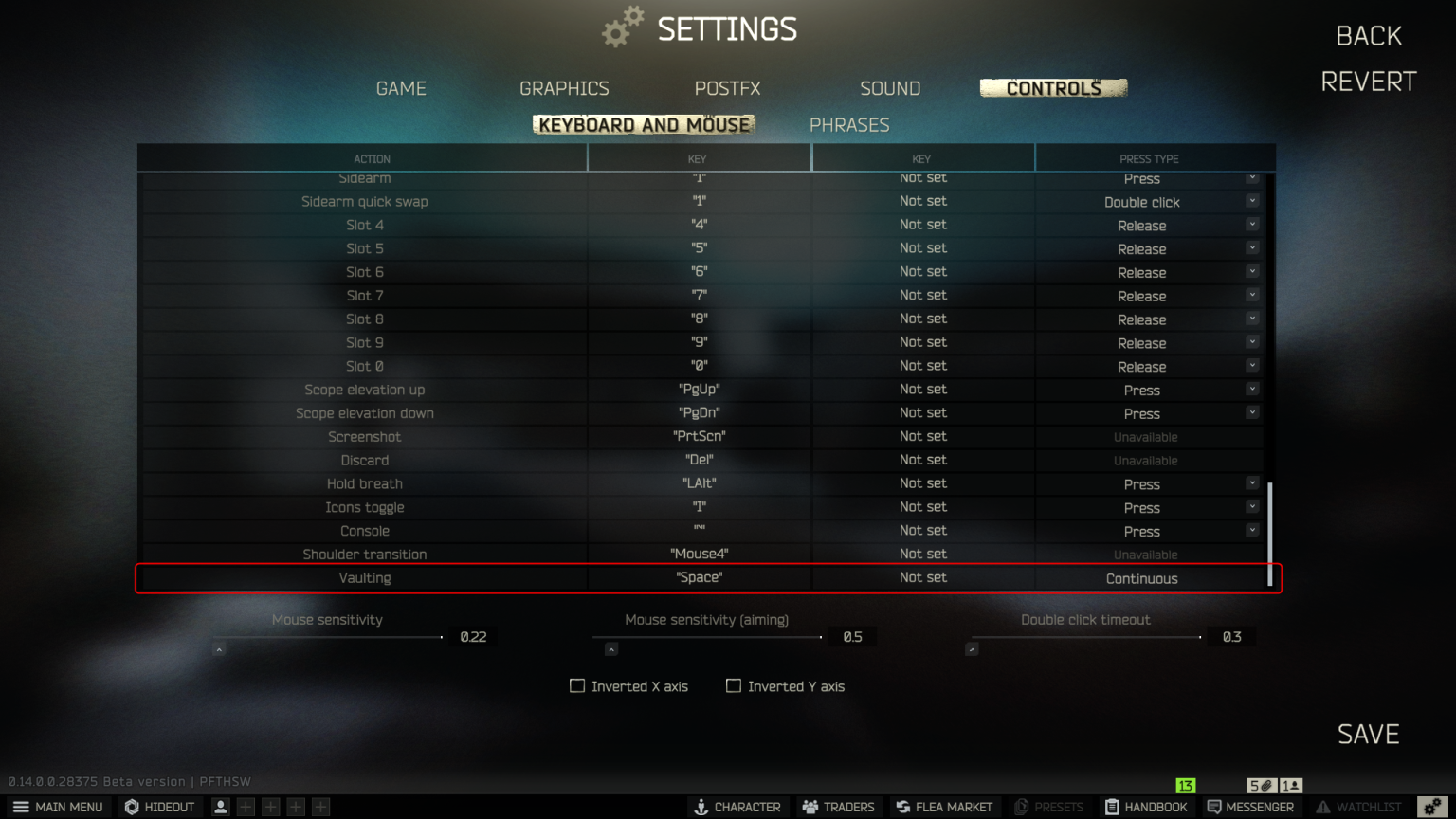Change the Vaulting key binding "Space"
Viewport: 1456px width, 819px height.
pos(700,577)
